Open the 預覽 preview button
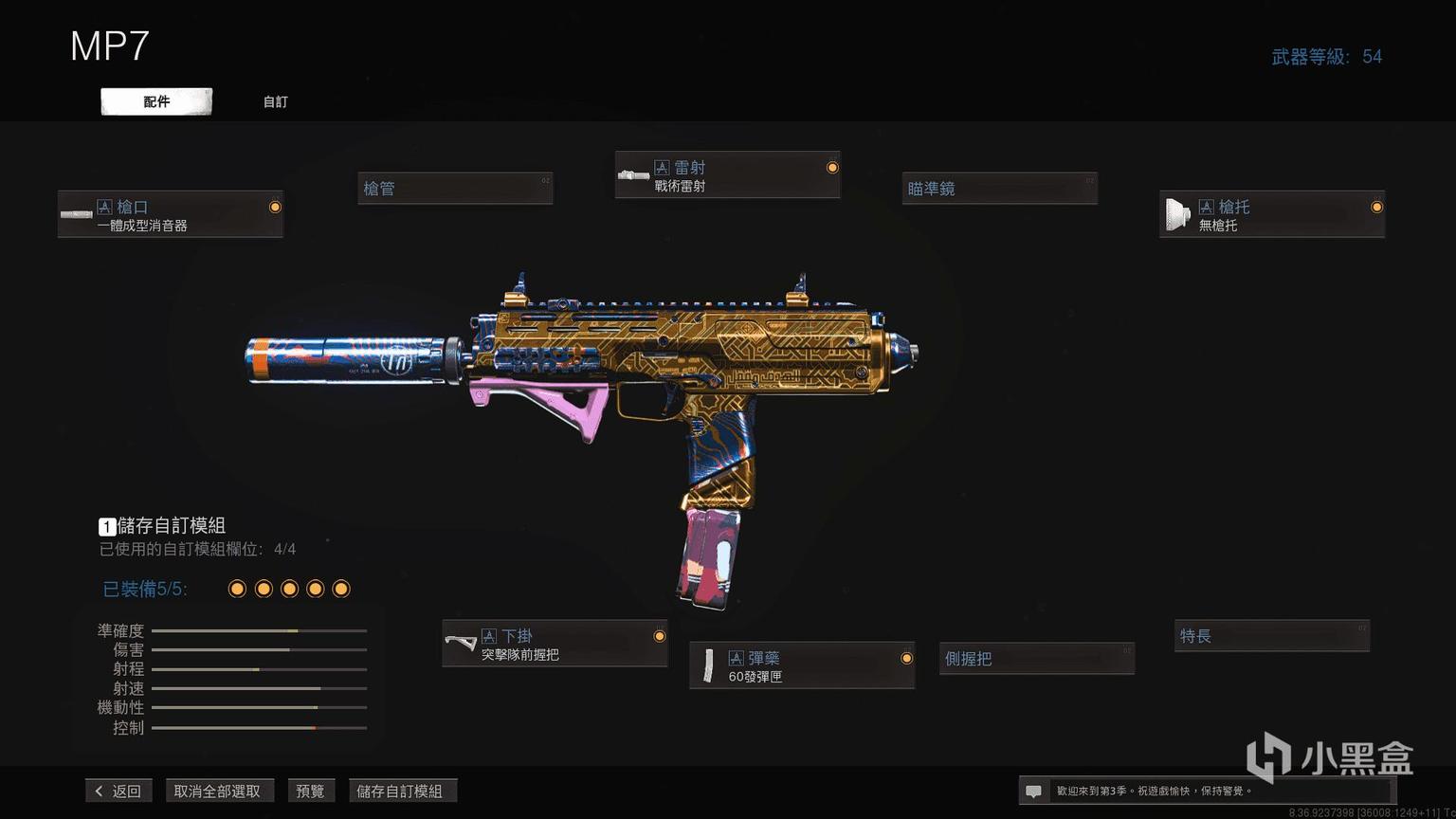 tap(310, 791)
